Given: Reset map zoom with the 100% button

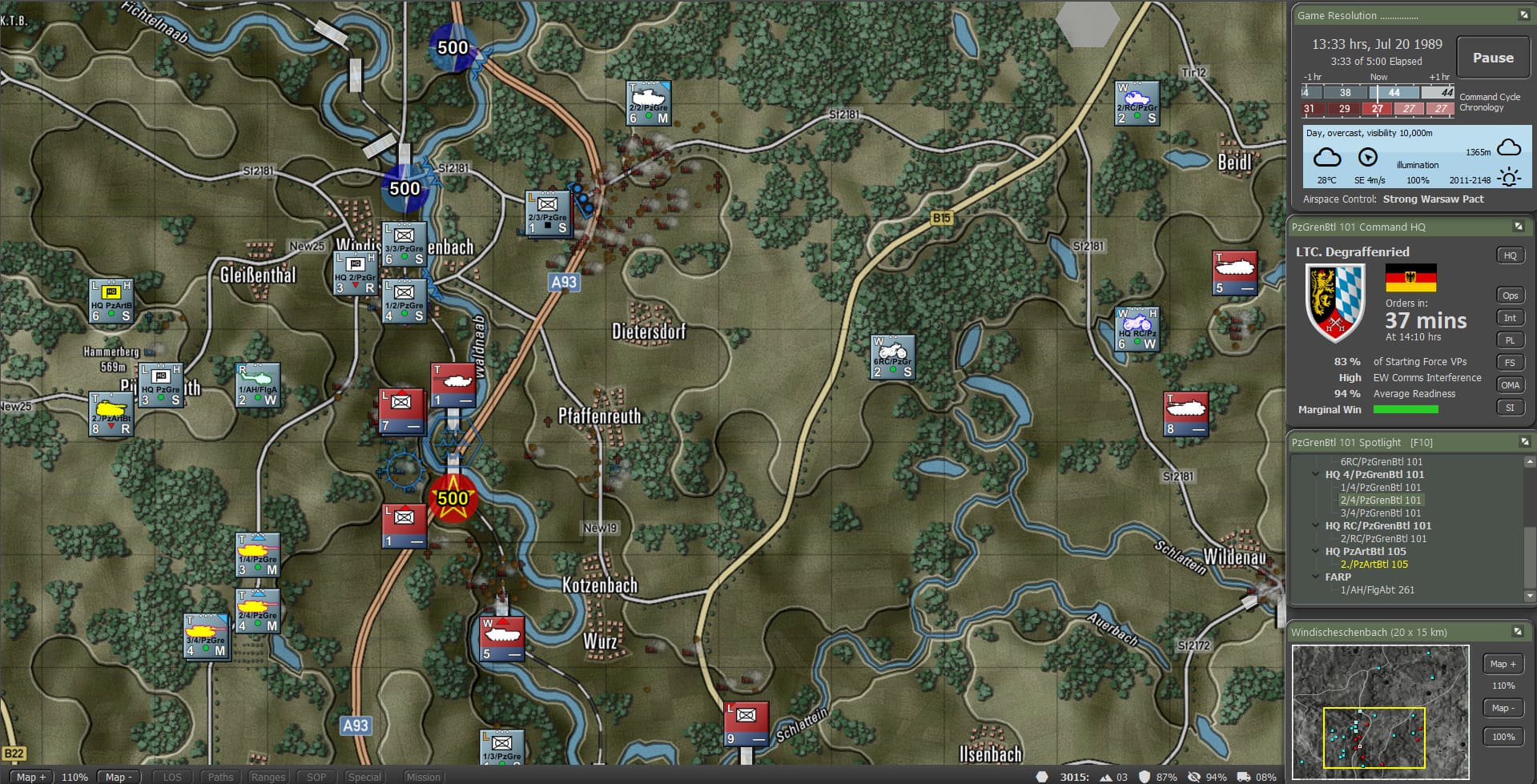Looking at the screenshot, I should point(1503,737).
